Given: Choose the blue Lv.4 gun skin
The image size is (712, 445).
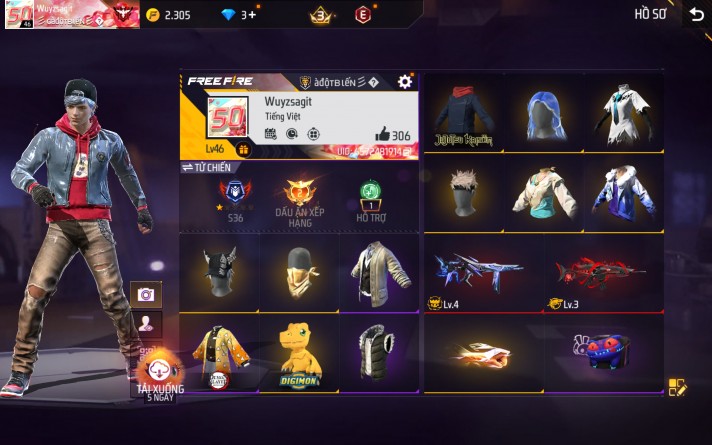Looking at the screenshot, I should (x=476, y=273).
